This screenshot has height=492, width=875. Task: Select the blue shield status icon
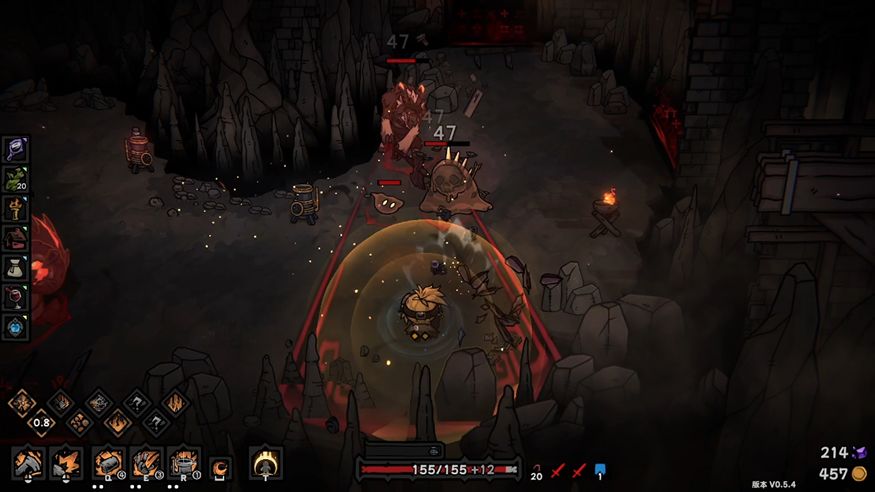tap(600, 469)
